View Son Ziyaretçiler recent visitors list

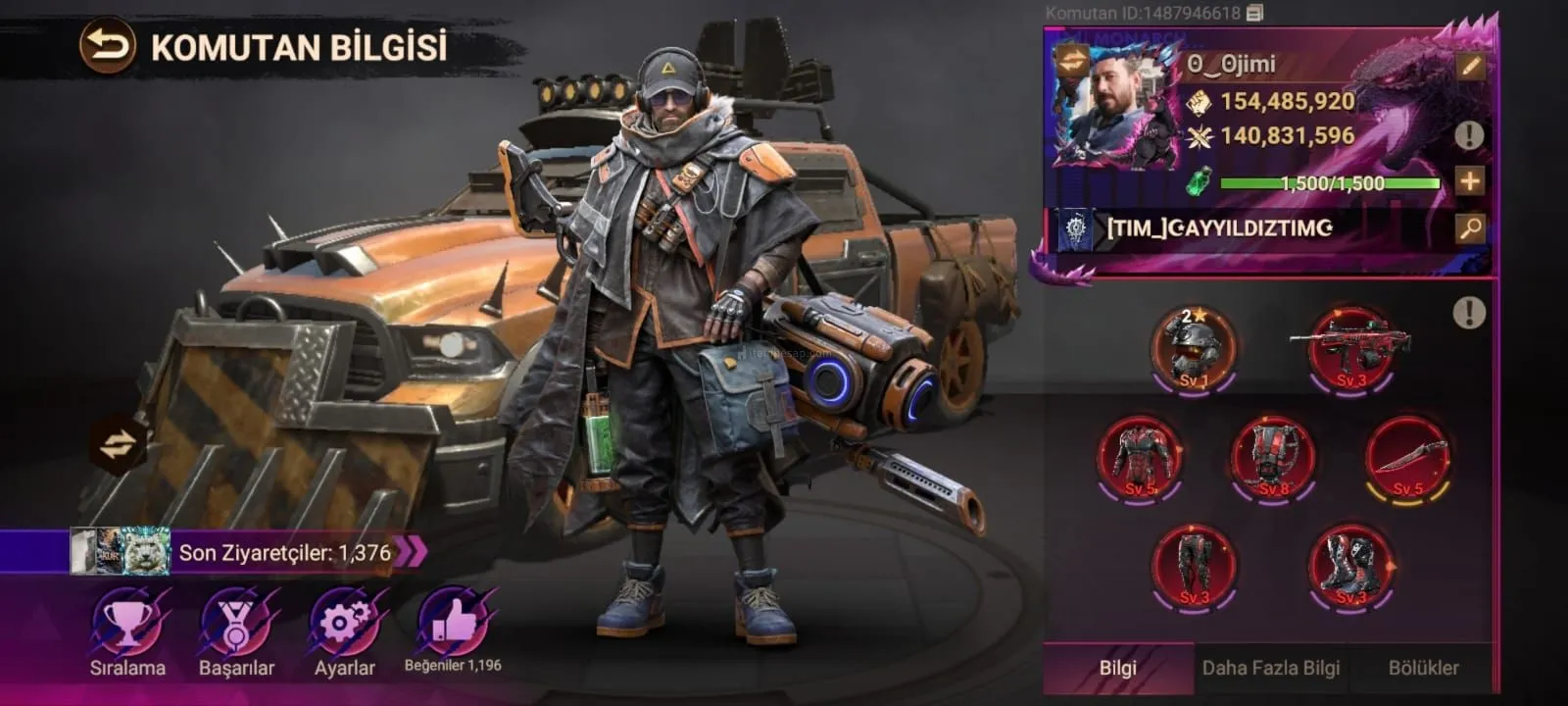[284, 552]
